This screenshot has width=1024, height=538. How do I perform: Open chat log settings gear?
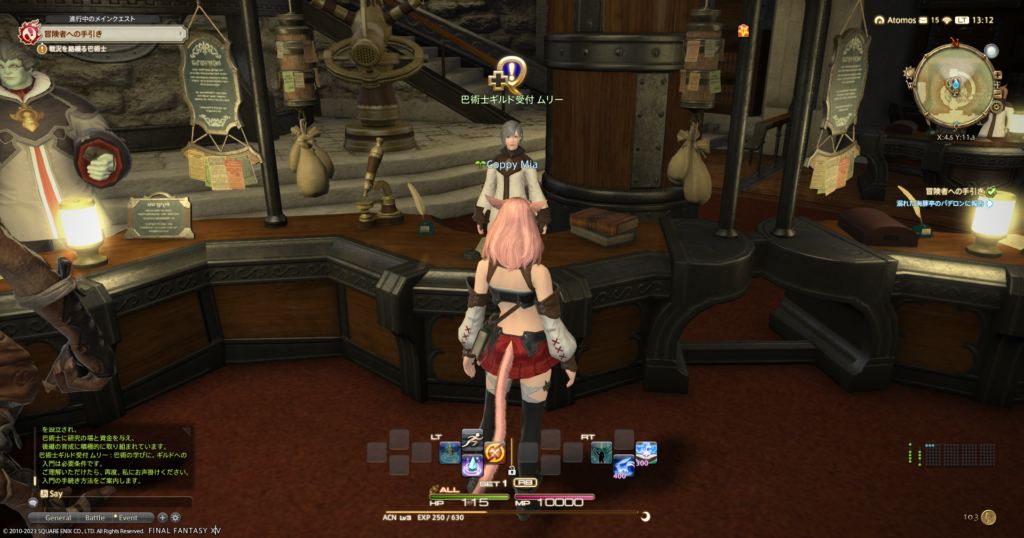175,517
